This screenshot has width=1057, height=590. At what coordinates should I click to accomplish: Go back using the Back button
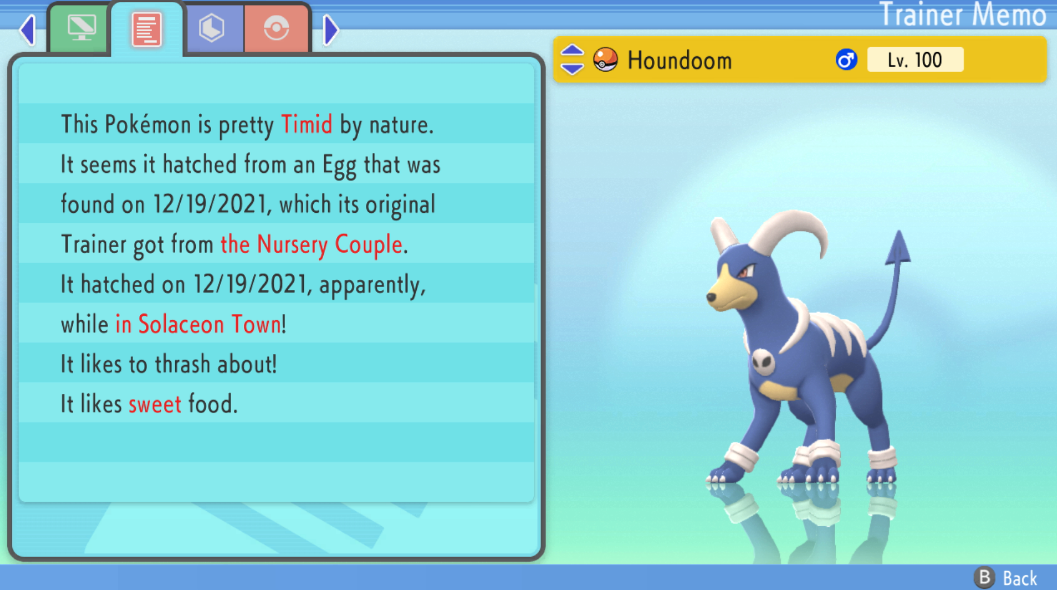click(1006, 578)
